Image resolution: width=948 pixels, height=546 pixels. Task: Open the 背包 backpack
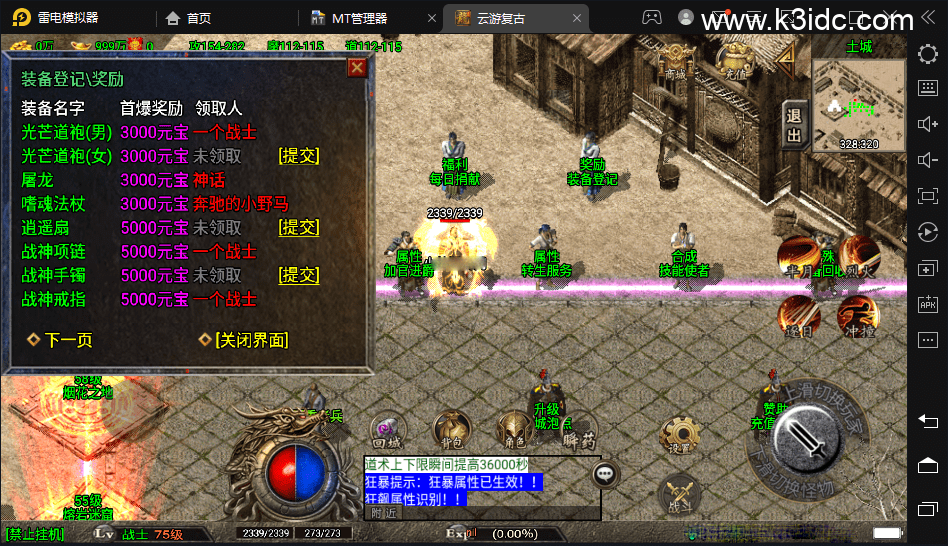click(x=448, y=429)
